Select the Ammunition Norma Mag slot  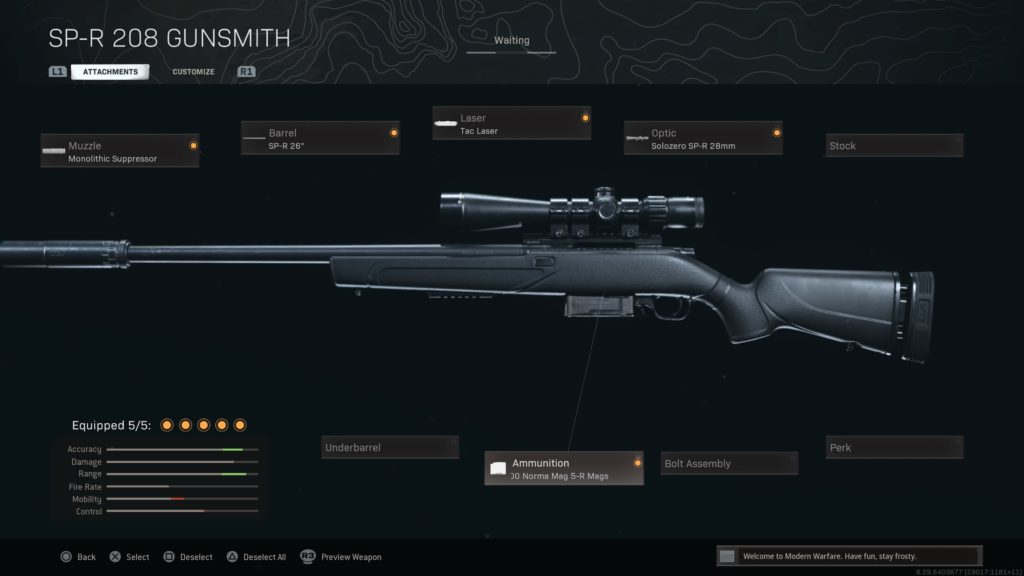pyautogui.click(x=564, y=468)
